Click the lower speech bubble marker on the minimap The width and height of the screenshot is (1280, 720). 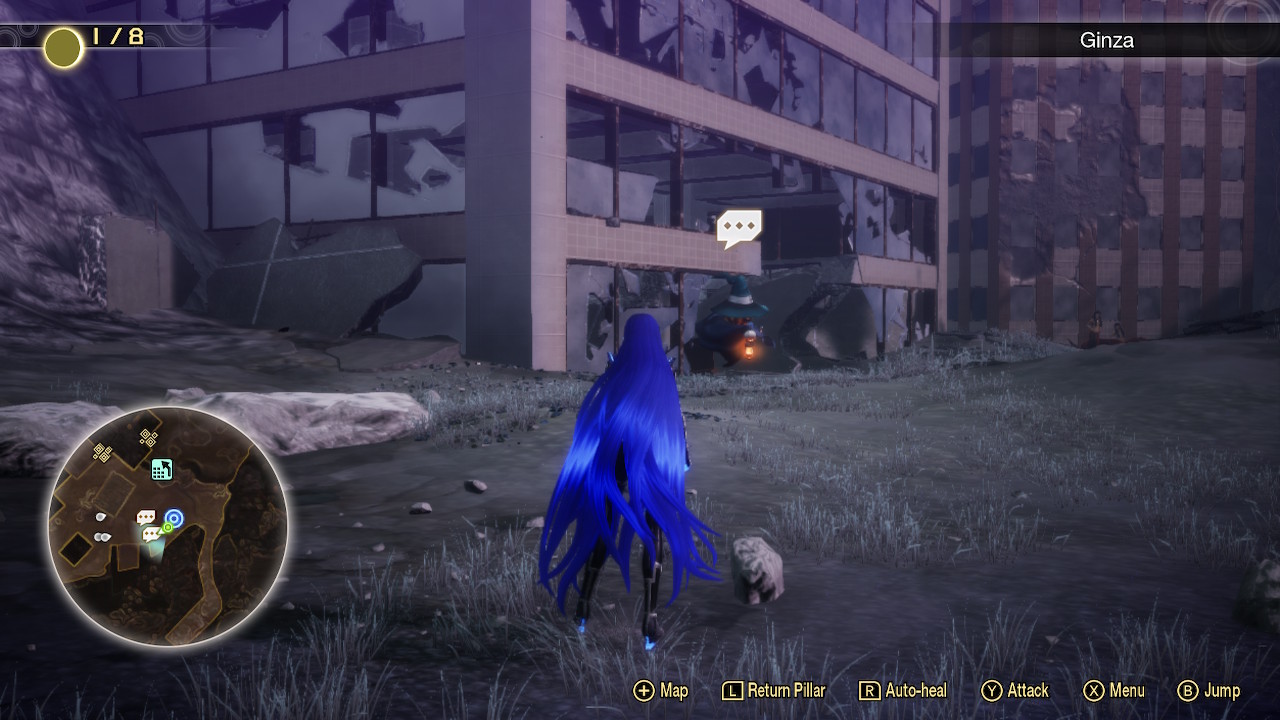150,534
